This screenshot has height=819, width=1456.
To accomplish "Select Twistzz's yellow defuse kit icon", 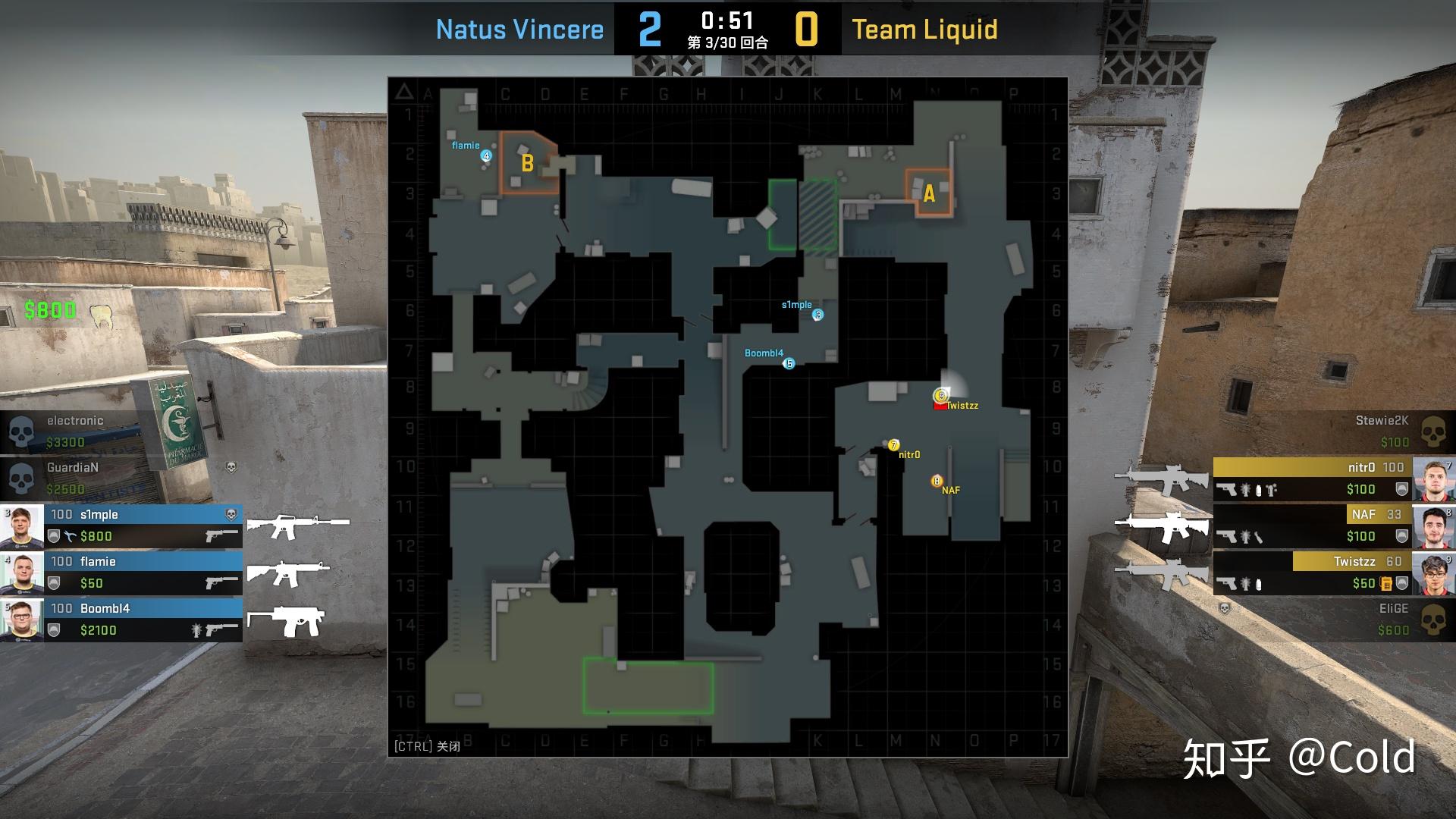I will coord(1386,583).
